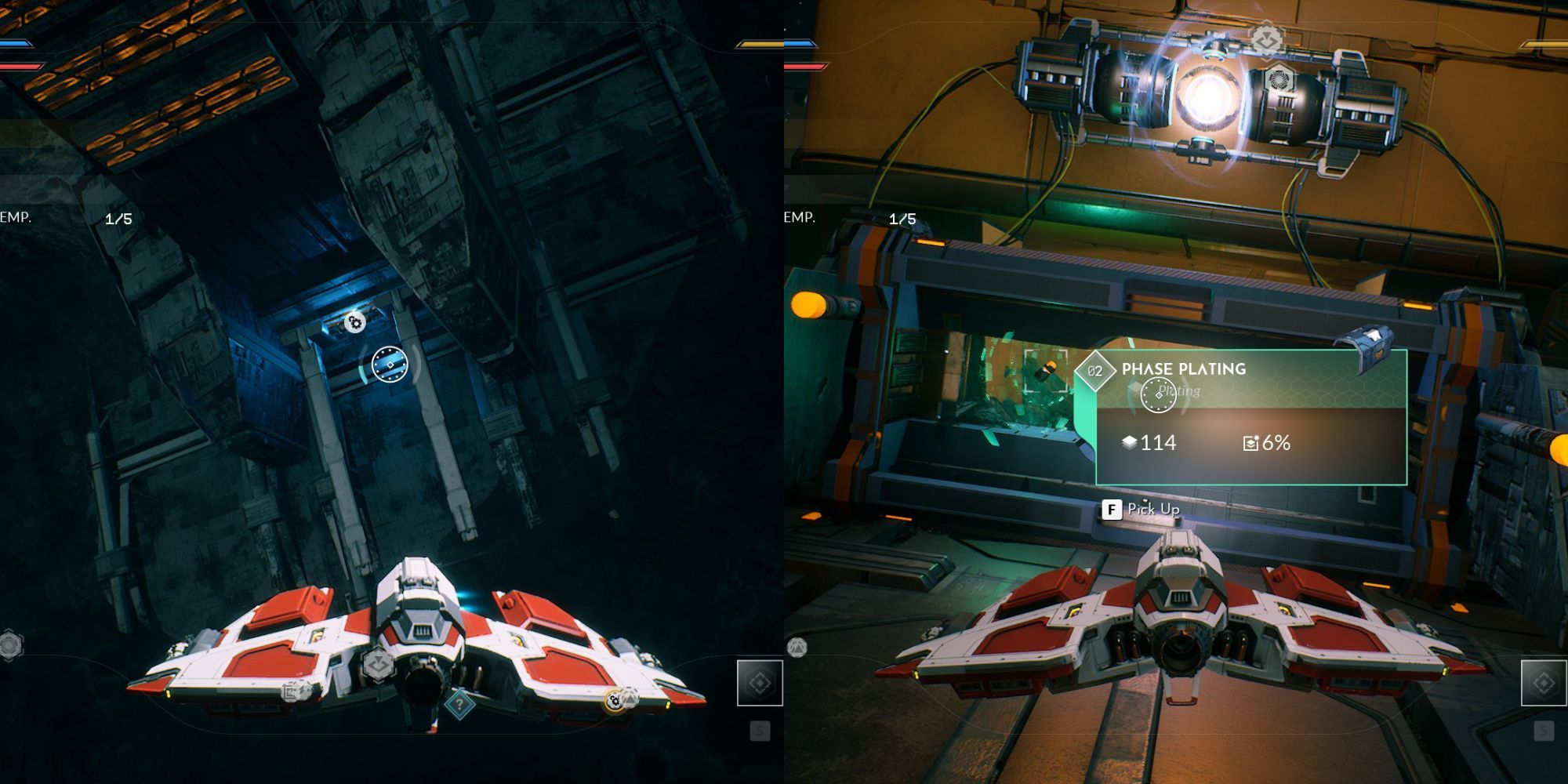Click the recycle salvage marker above the light orb
This screenshot has height=784, width=1568.
(1267, 38)
